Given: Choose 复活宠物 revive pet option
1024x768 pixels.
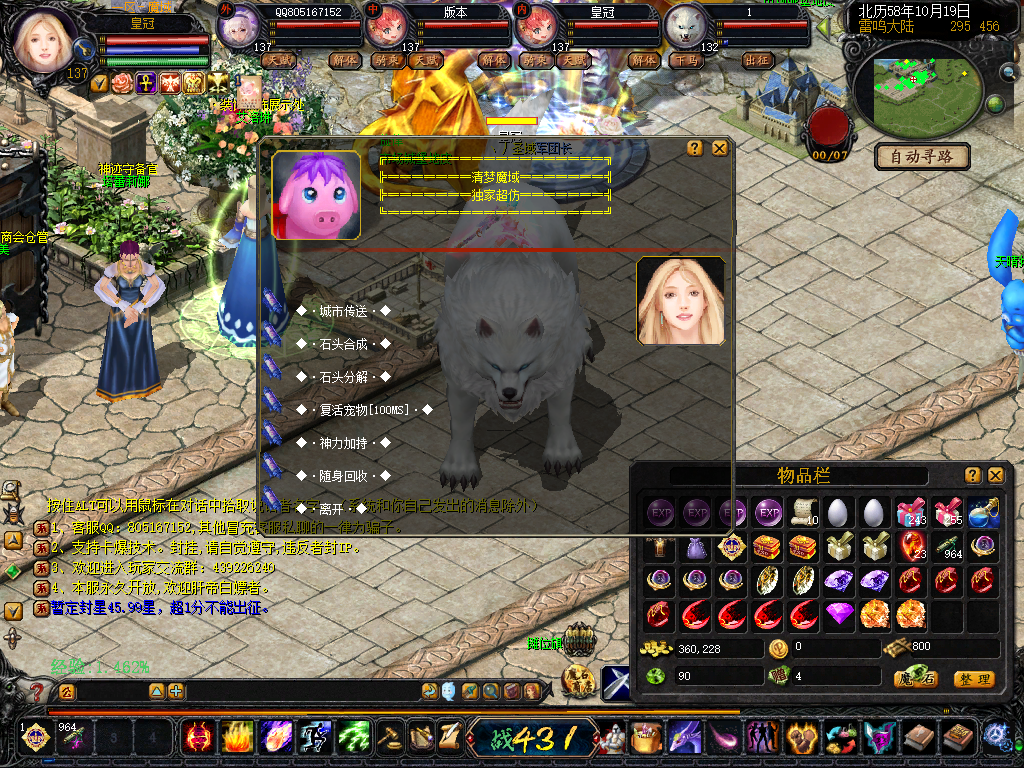Looking at the screenshot, I should coord(364,410).
